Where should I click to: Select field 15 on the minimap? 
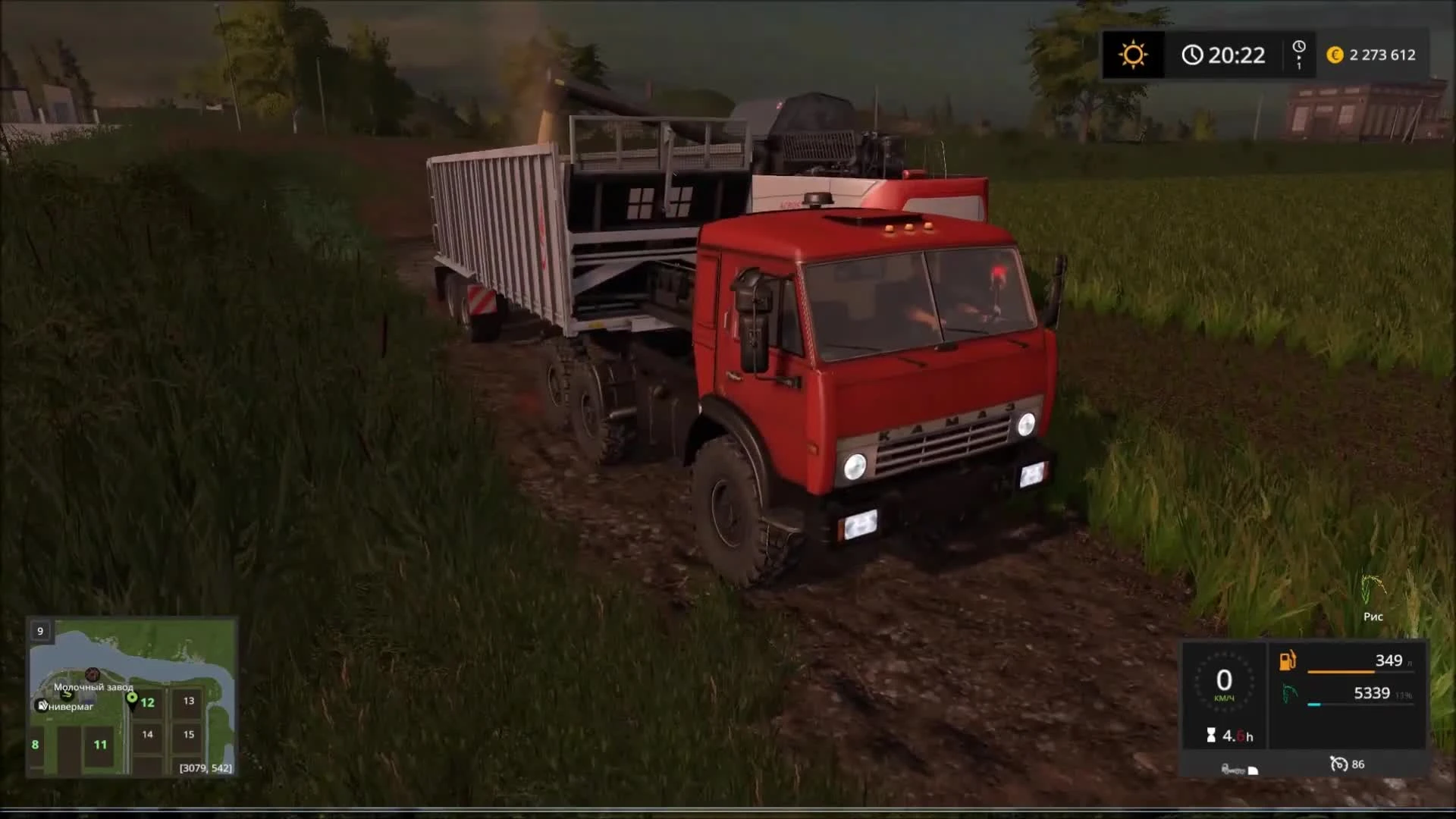[189, 734]
